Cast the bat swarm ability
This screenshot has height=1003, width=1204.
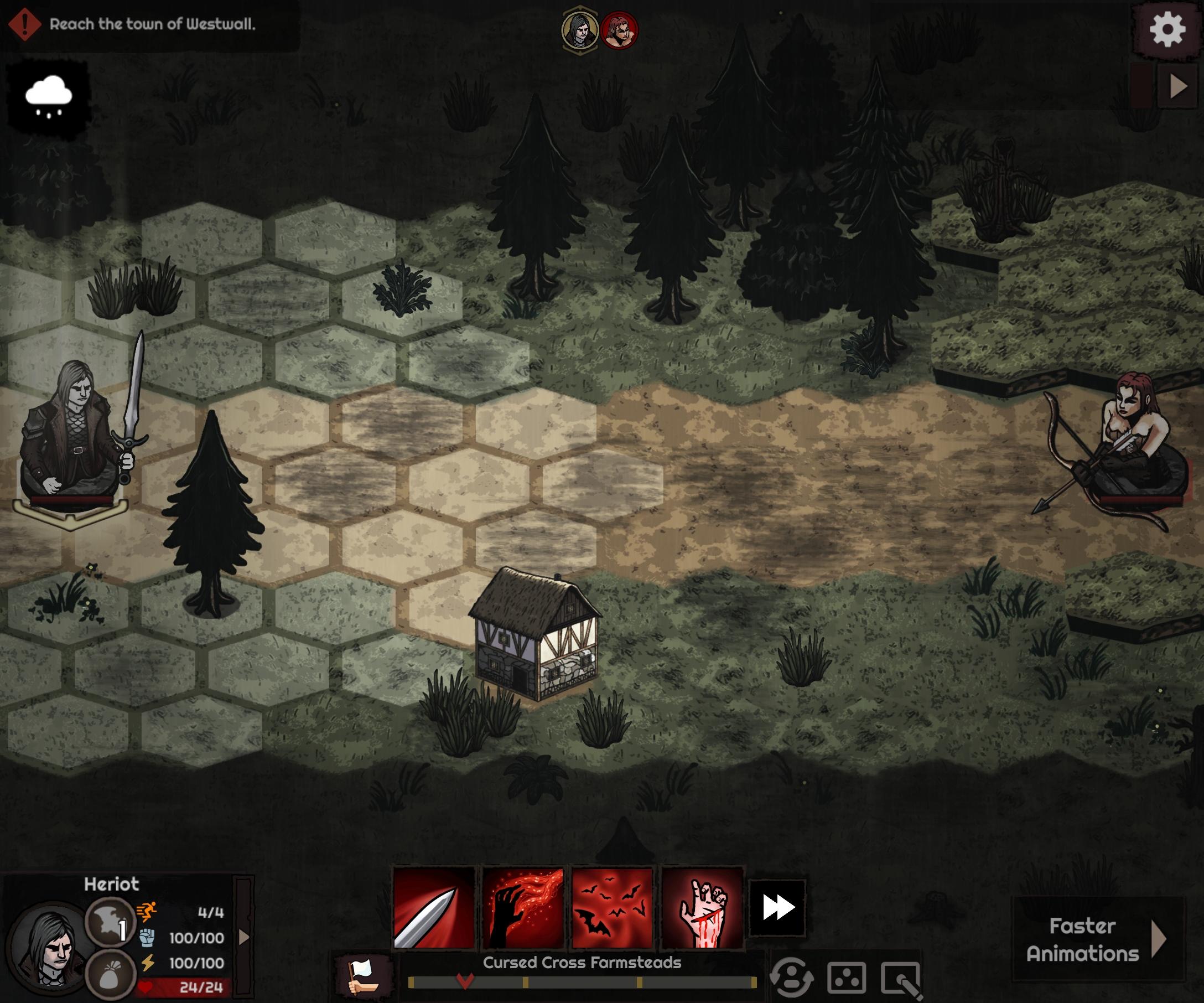(613, 908)
